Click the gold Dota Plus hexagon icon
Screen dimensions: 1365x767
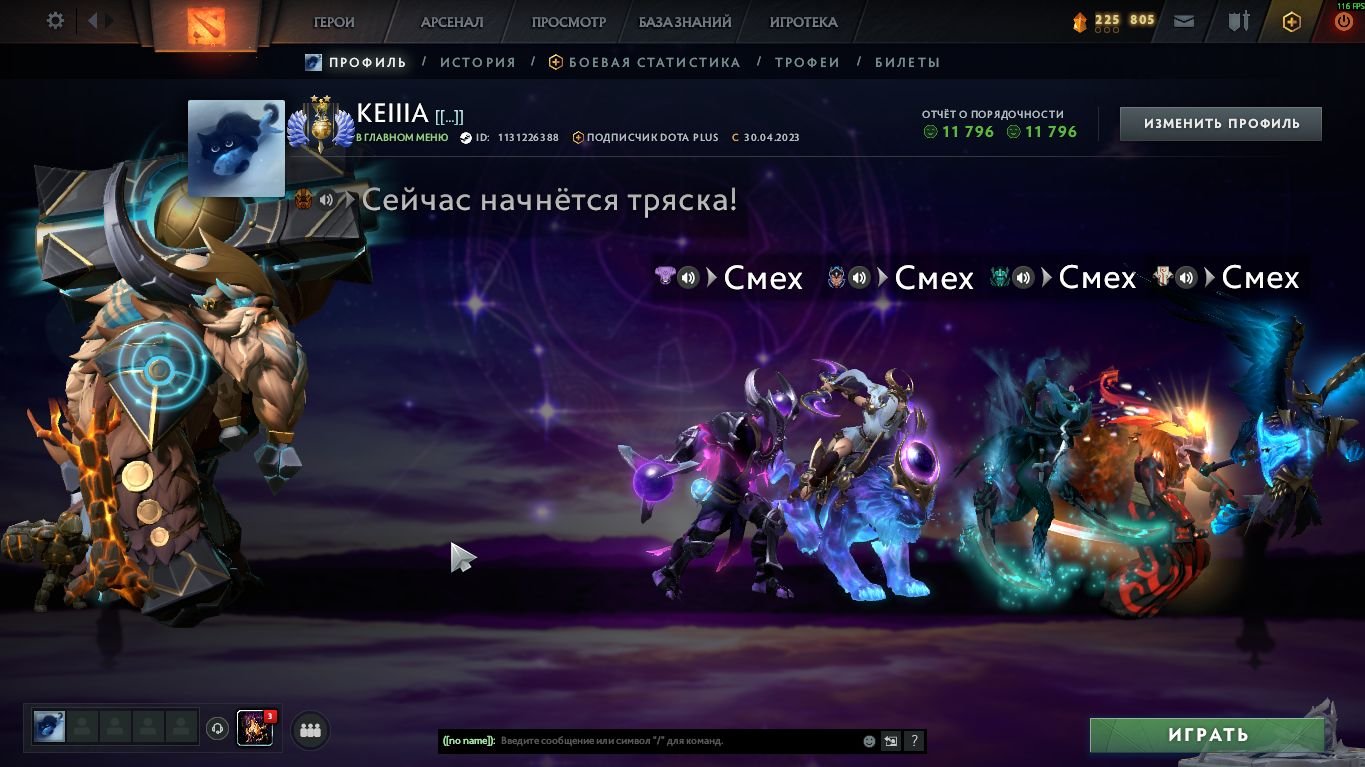pos(1290,20)
